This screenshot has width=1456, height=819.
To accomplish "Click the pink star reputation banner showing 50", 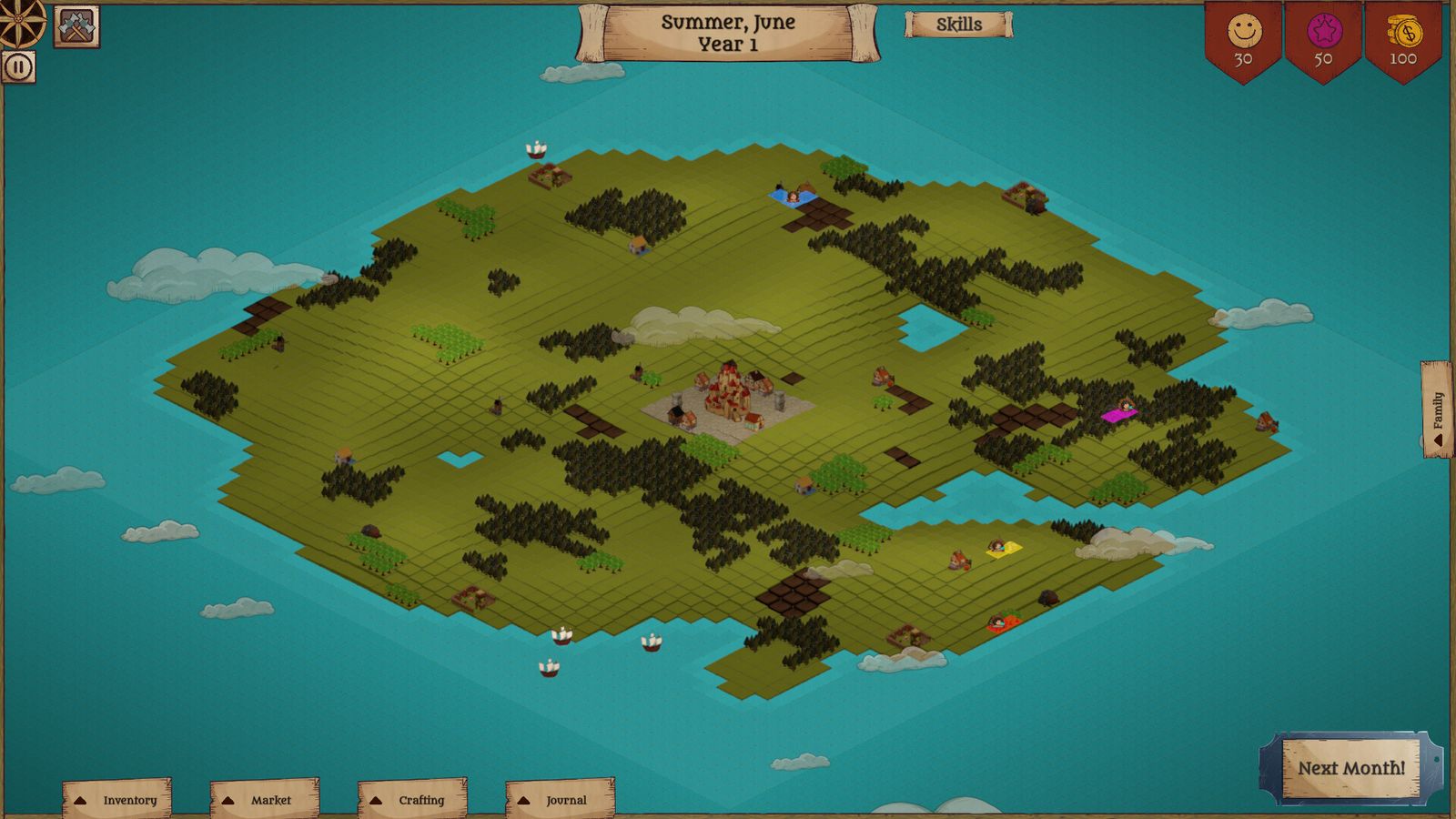I will [x=1324, y=36].
